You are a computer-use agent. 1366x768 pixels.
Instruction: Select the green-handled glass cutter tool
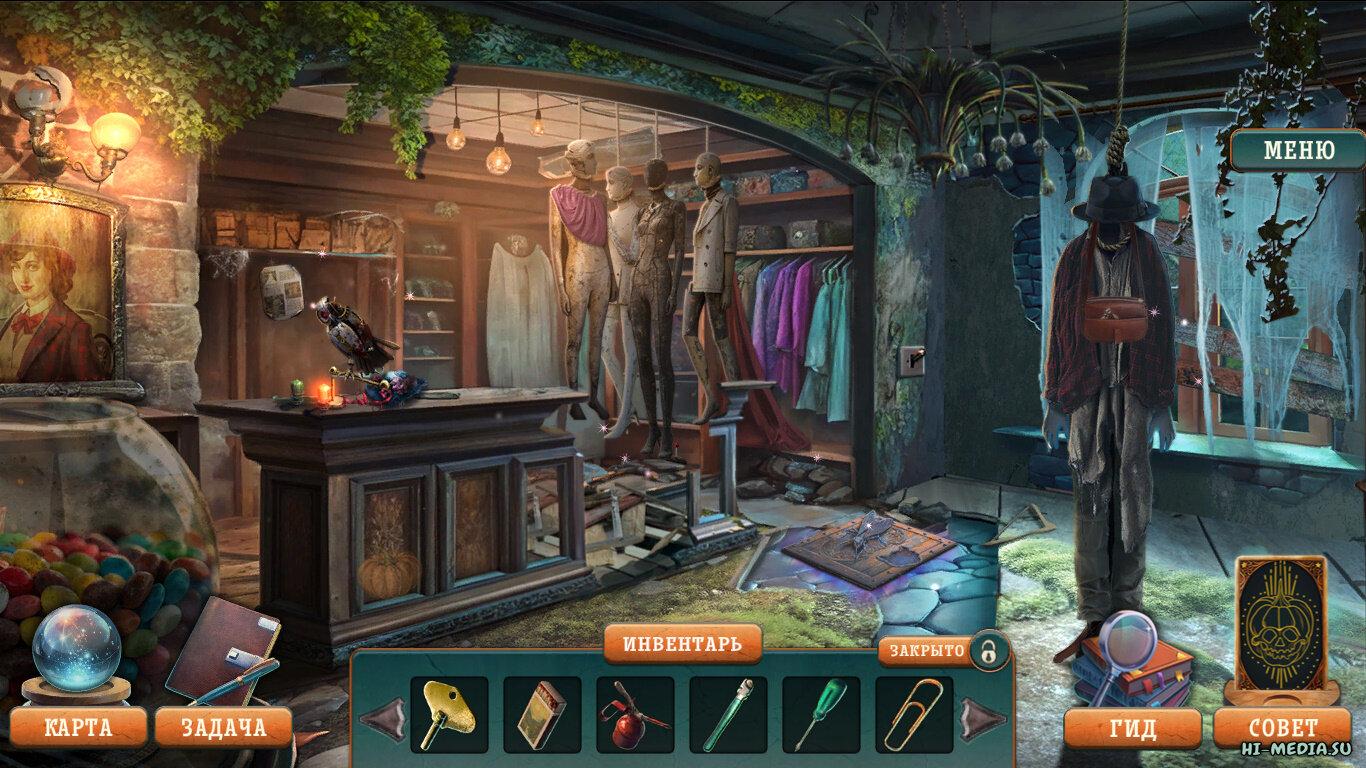[x=727, y=714]
